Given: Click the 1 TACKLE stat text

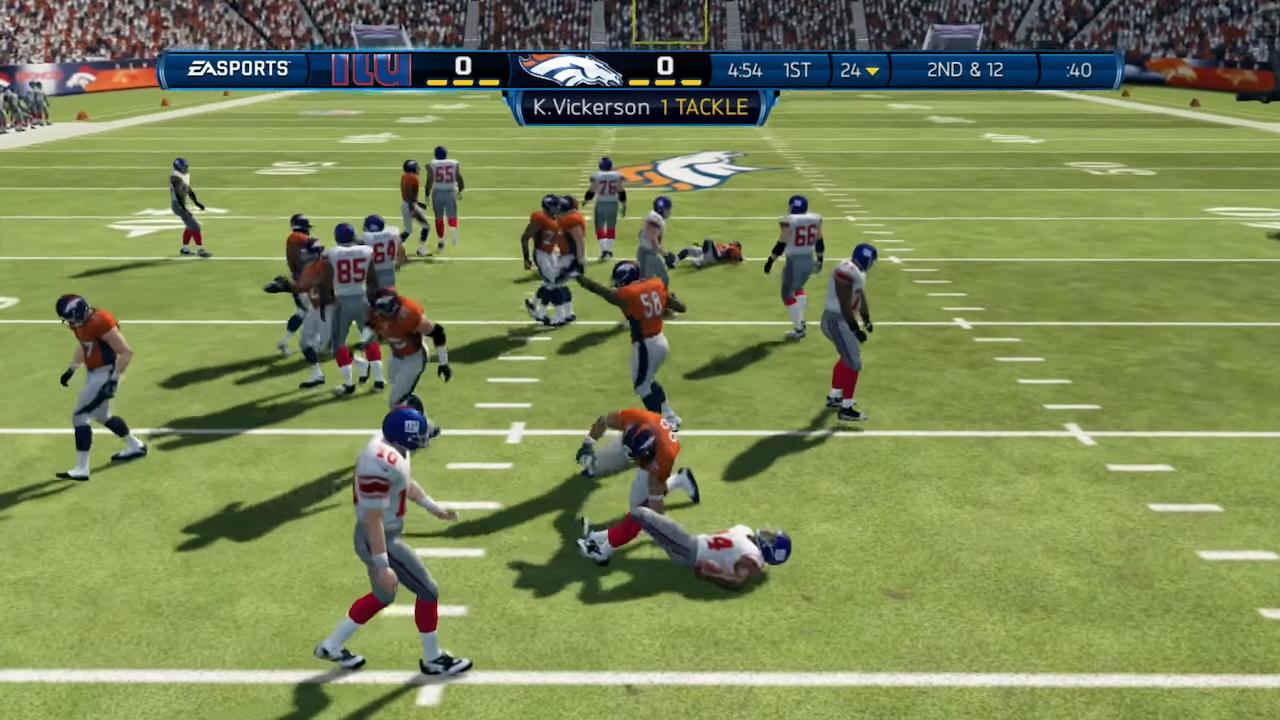Looking at the screenshot, I should [x=706, y=107].
